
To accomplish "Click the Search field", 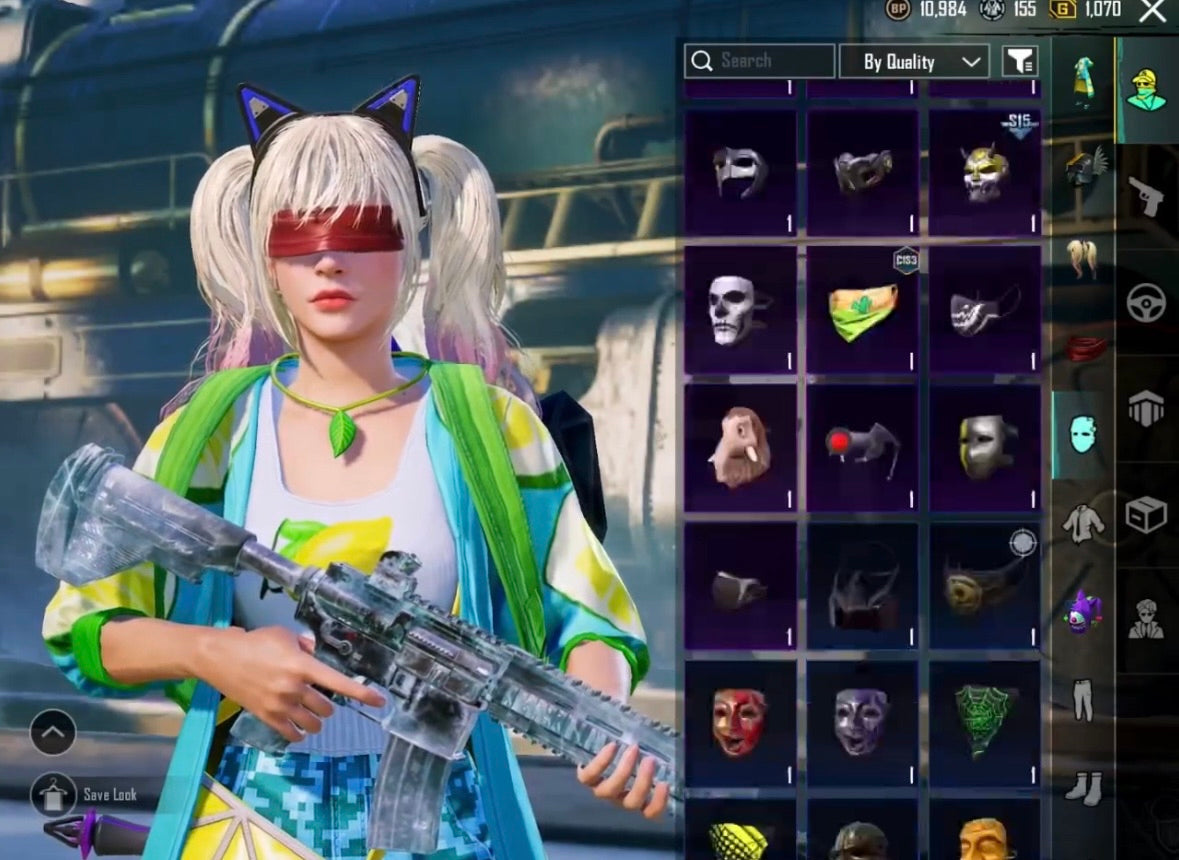I will 759,61.
